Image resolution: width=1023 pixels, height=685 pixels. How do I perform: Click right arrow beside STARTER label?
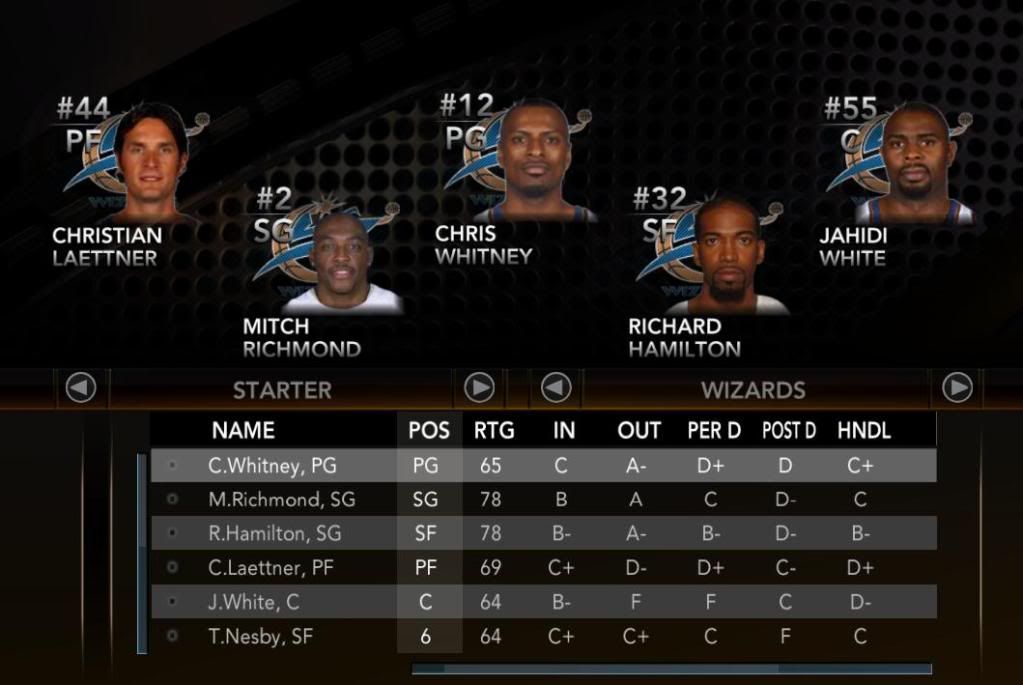(x=479, y=387)
